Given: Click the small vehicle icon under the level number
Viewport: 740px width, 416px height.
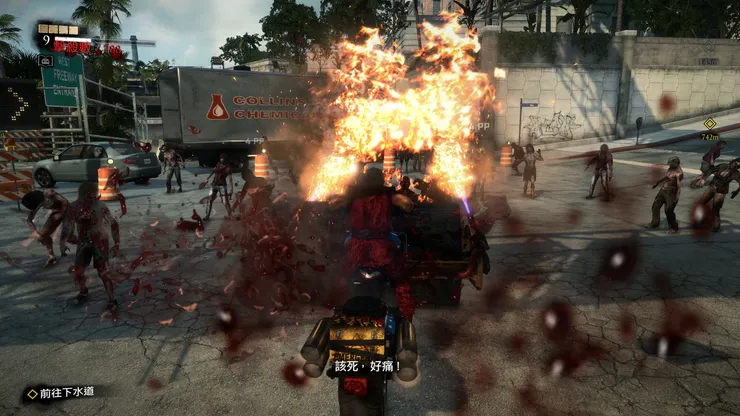Looking at the screenshot, I should (45, 61).
